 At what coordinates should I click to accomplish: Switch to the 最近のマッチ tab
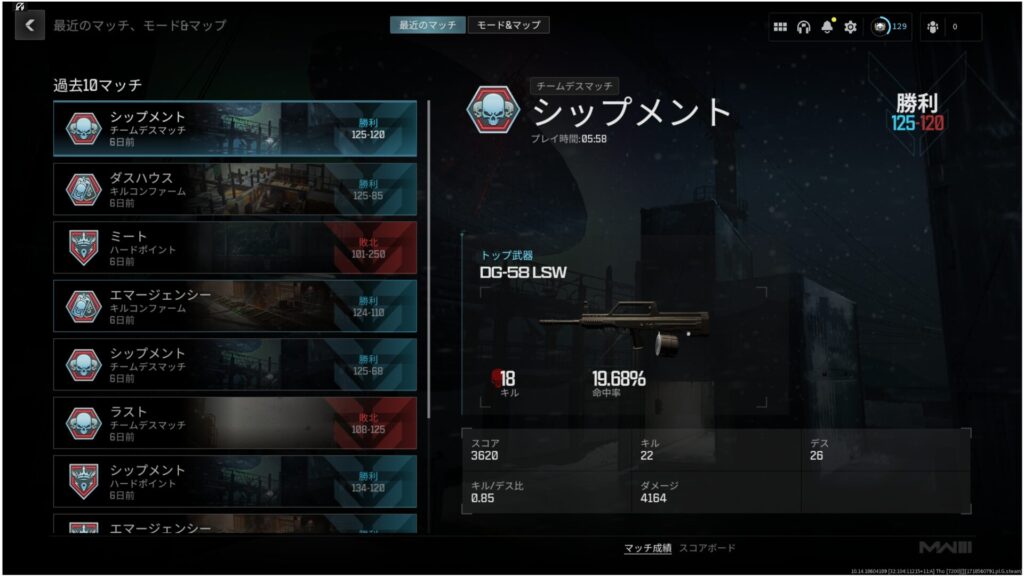427,25
